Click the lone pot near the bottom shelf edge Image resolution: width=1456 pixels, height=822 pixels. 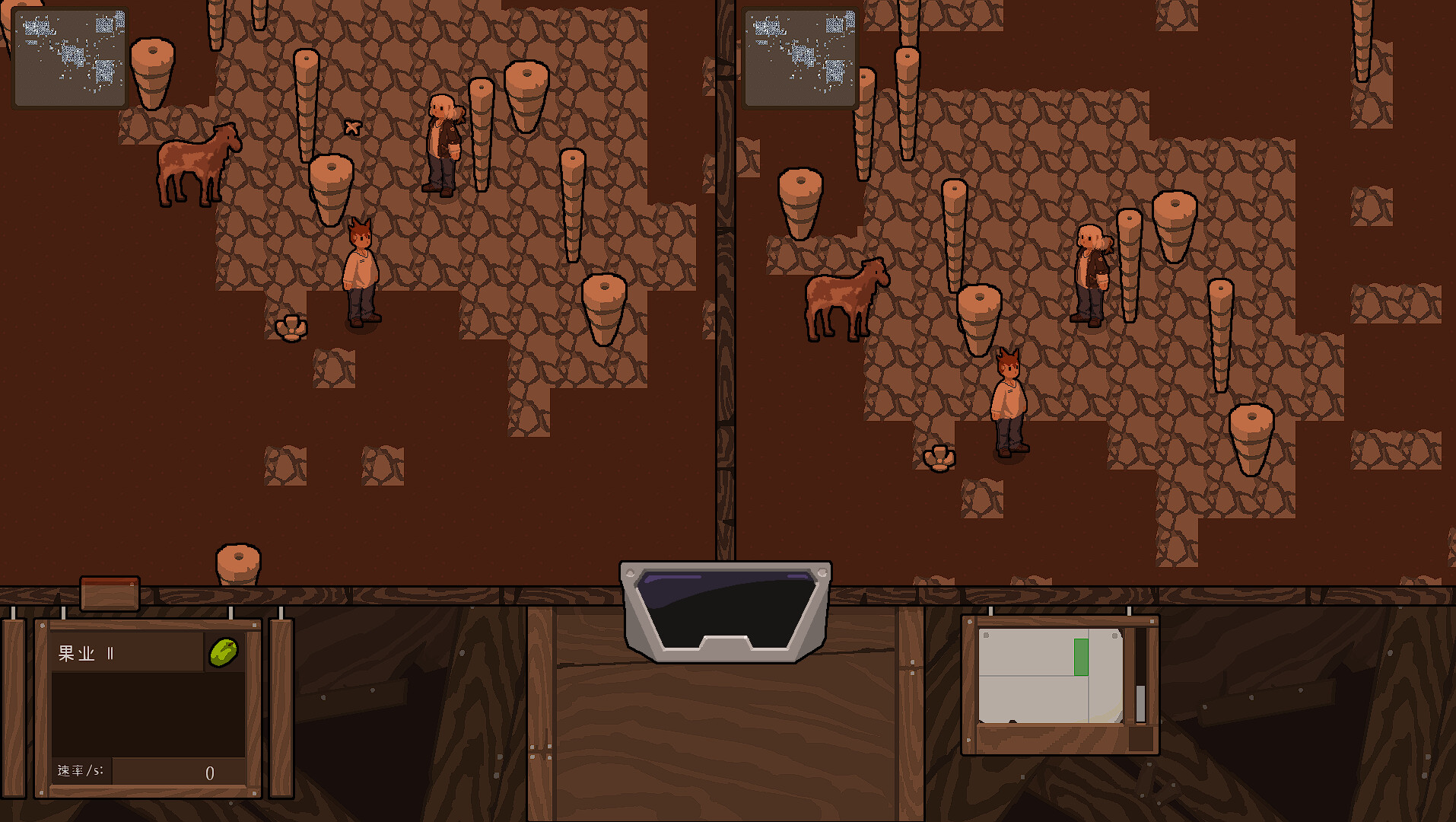point(237,562)
